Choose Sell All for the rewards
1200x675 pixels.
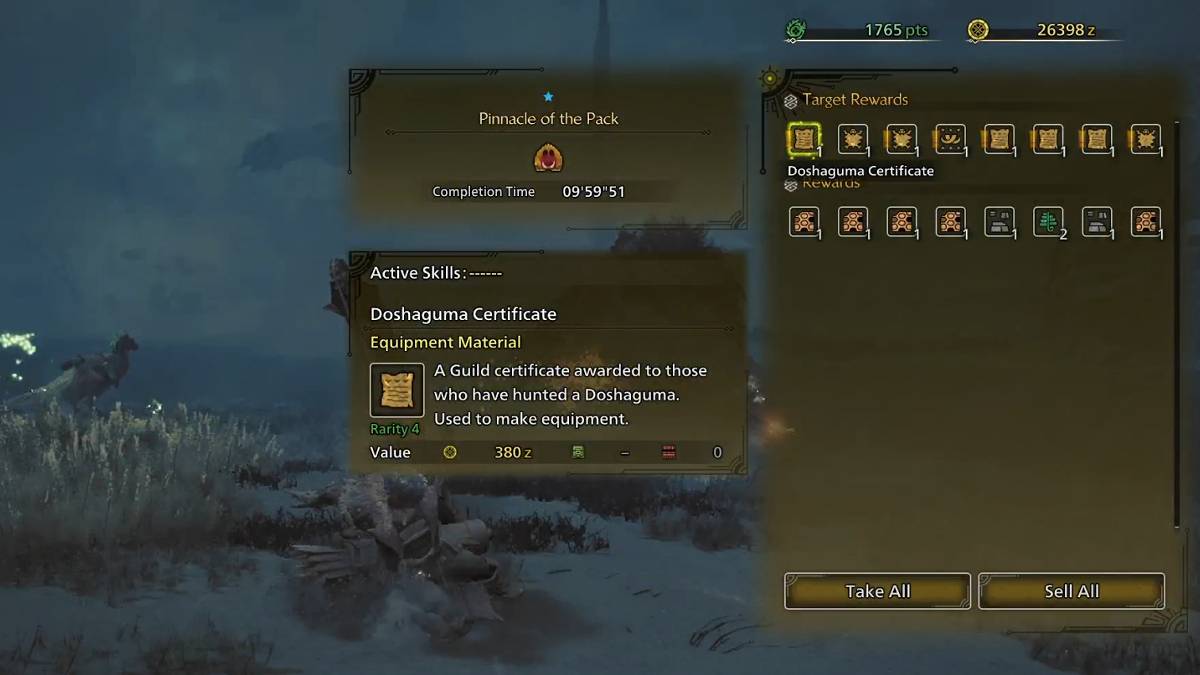coord(1071,591)
